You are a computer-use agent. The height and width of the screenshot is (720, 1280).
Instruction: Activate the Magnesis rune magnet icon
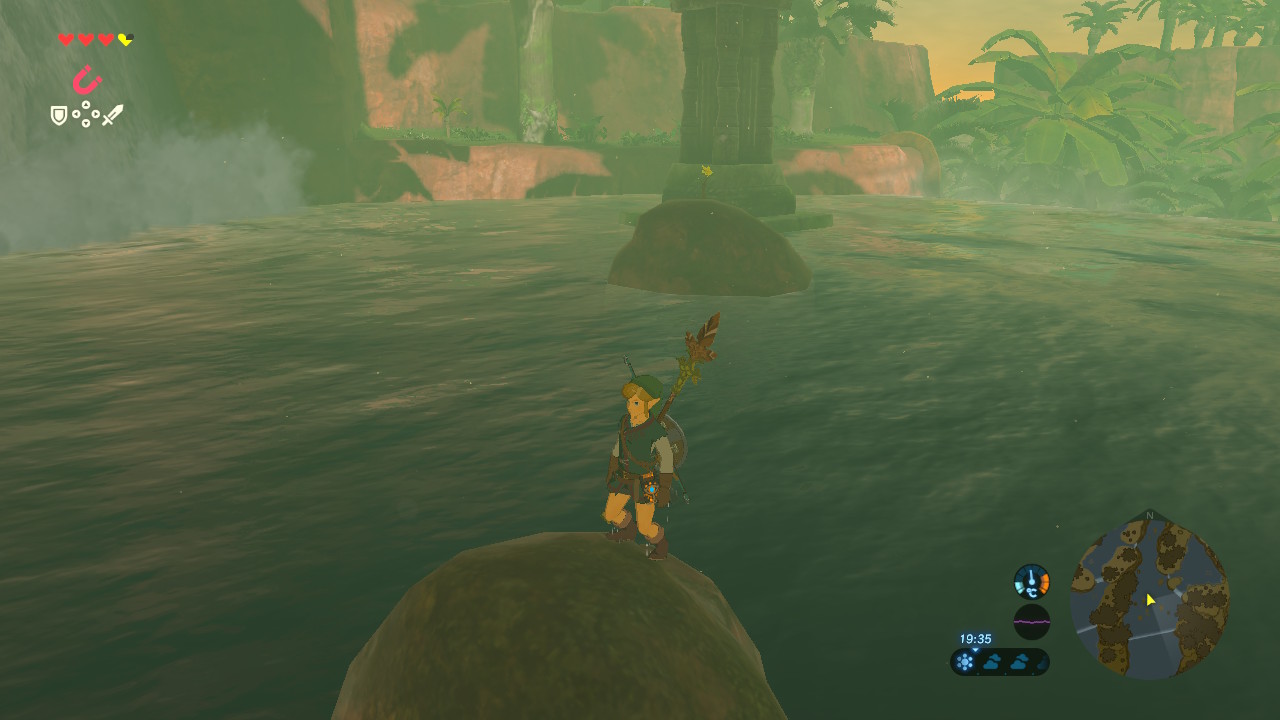(87, 80)
